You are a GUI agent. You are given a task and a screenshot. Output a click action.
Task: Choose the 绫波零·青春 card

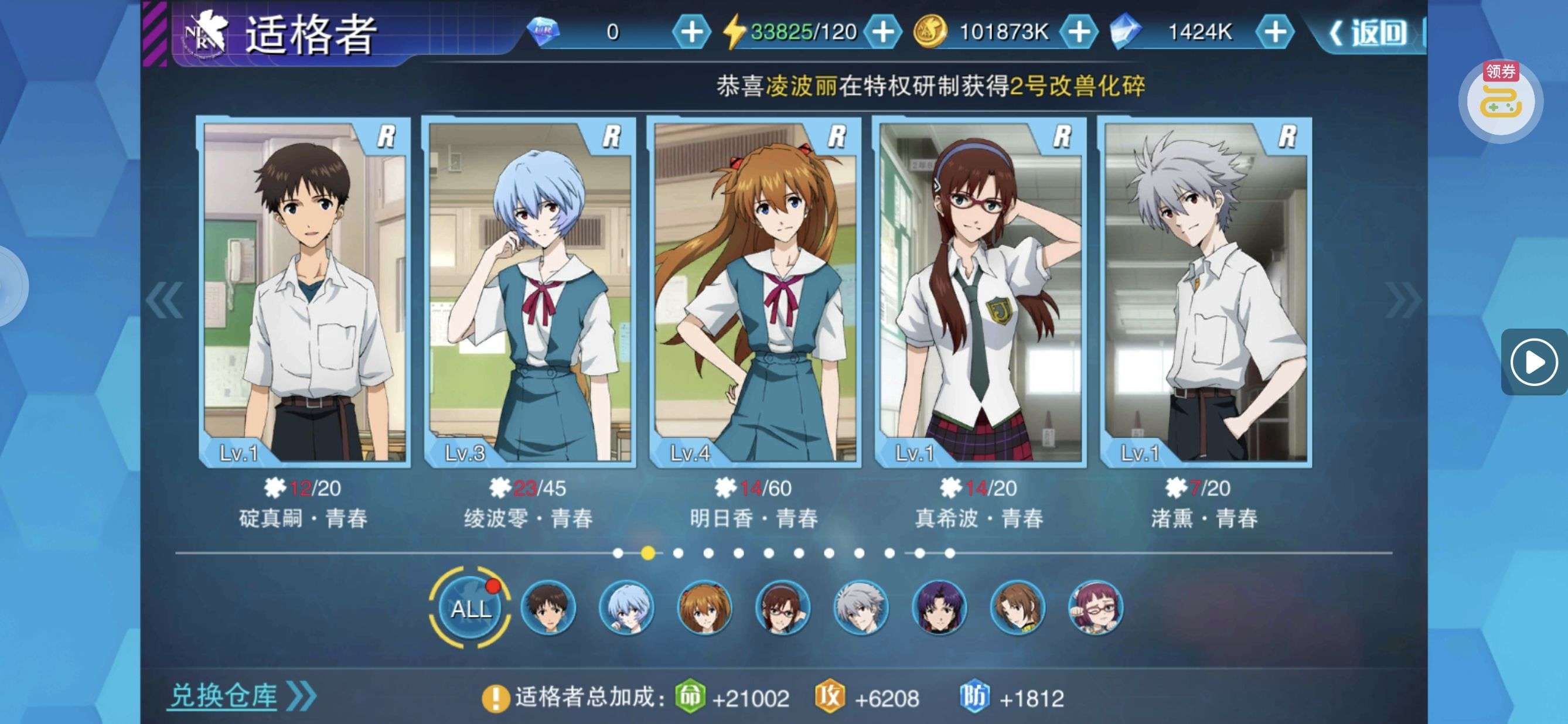coord(529,293)
